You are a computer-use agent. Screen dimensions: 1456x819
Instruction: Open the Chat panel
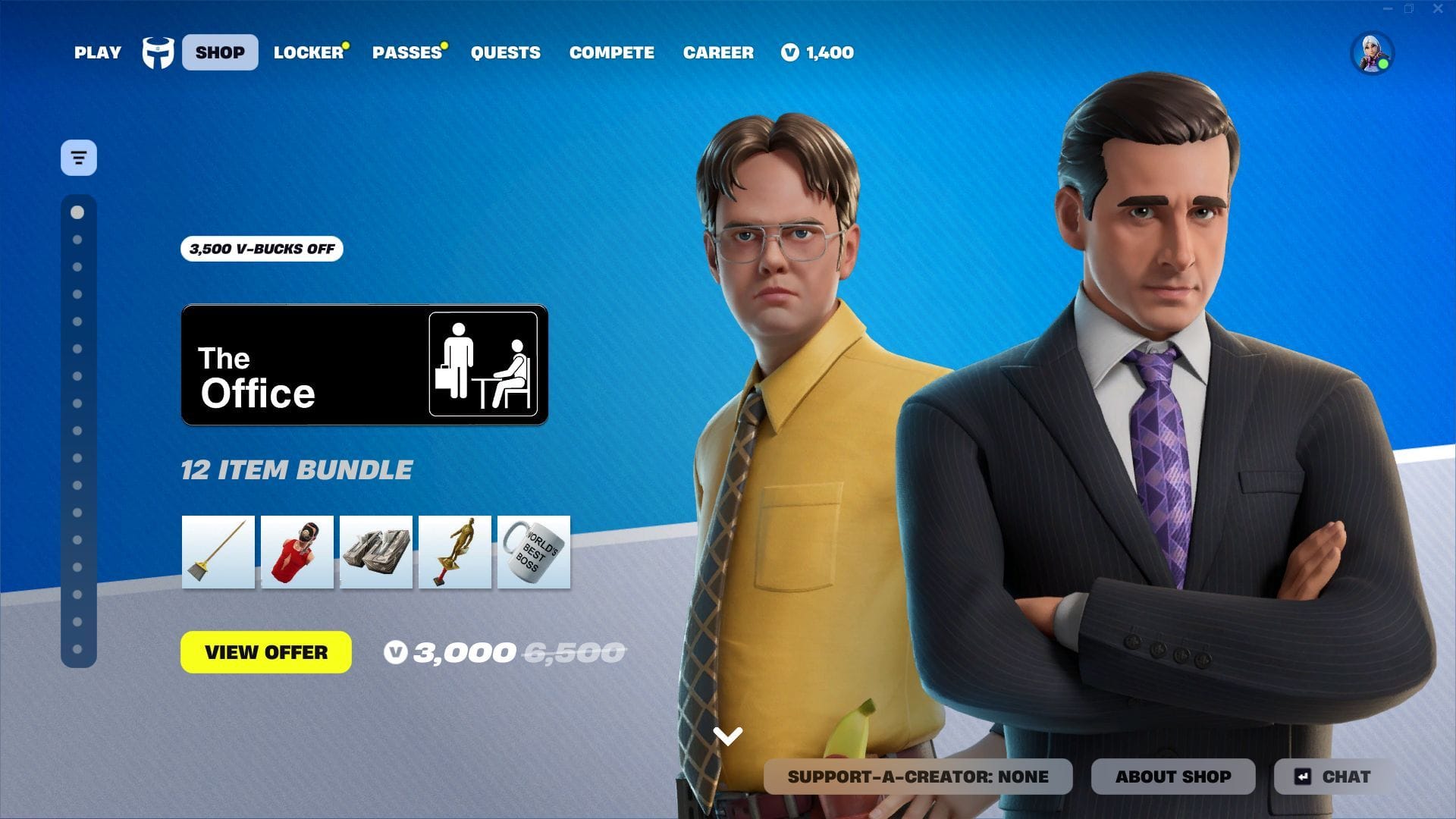click(1335, 777)
